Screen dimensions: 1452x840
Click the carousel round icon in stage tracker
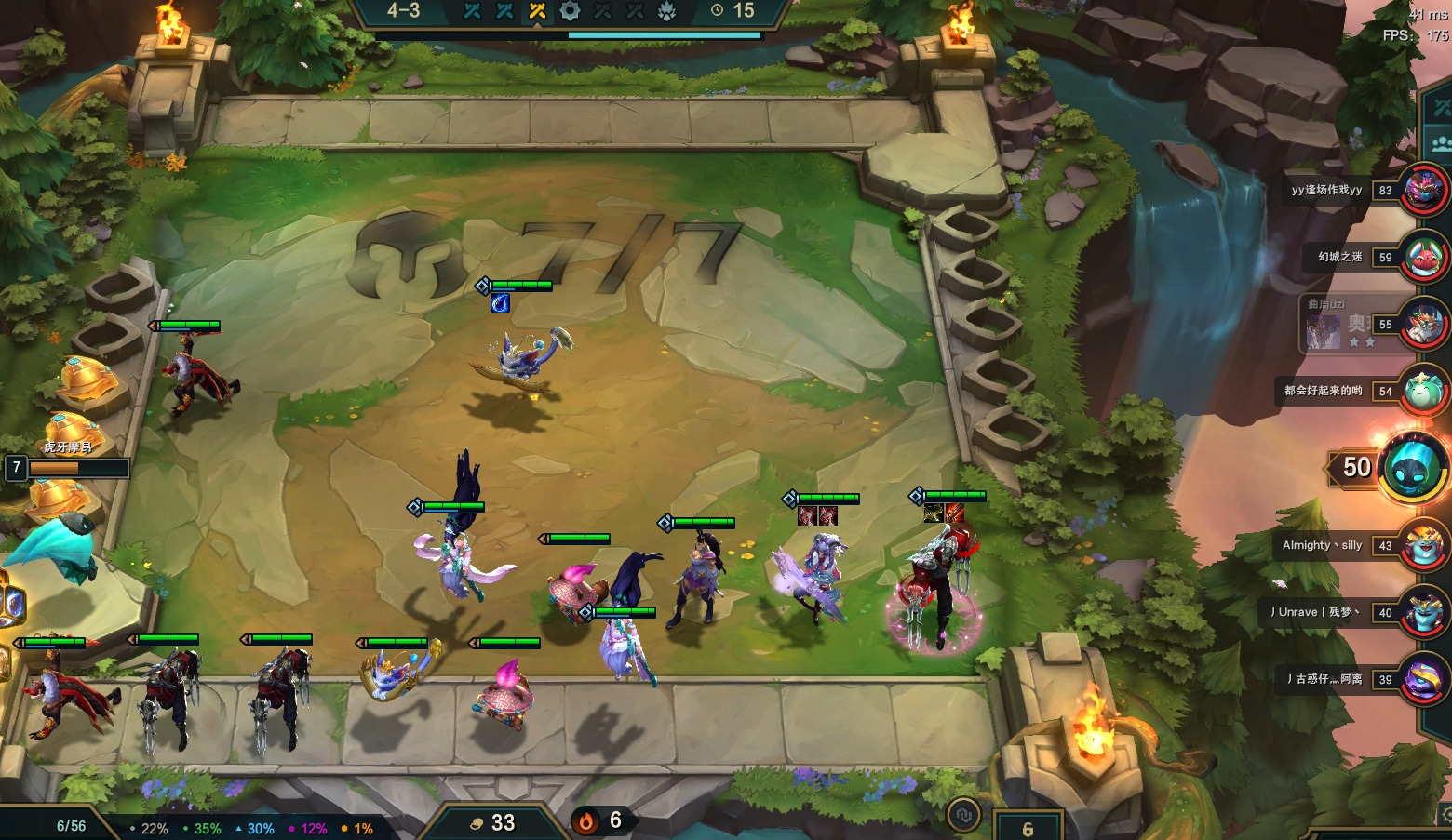tap(570, 11)
